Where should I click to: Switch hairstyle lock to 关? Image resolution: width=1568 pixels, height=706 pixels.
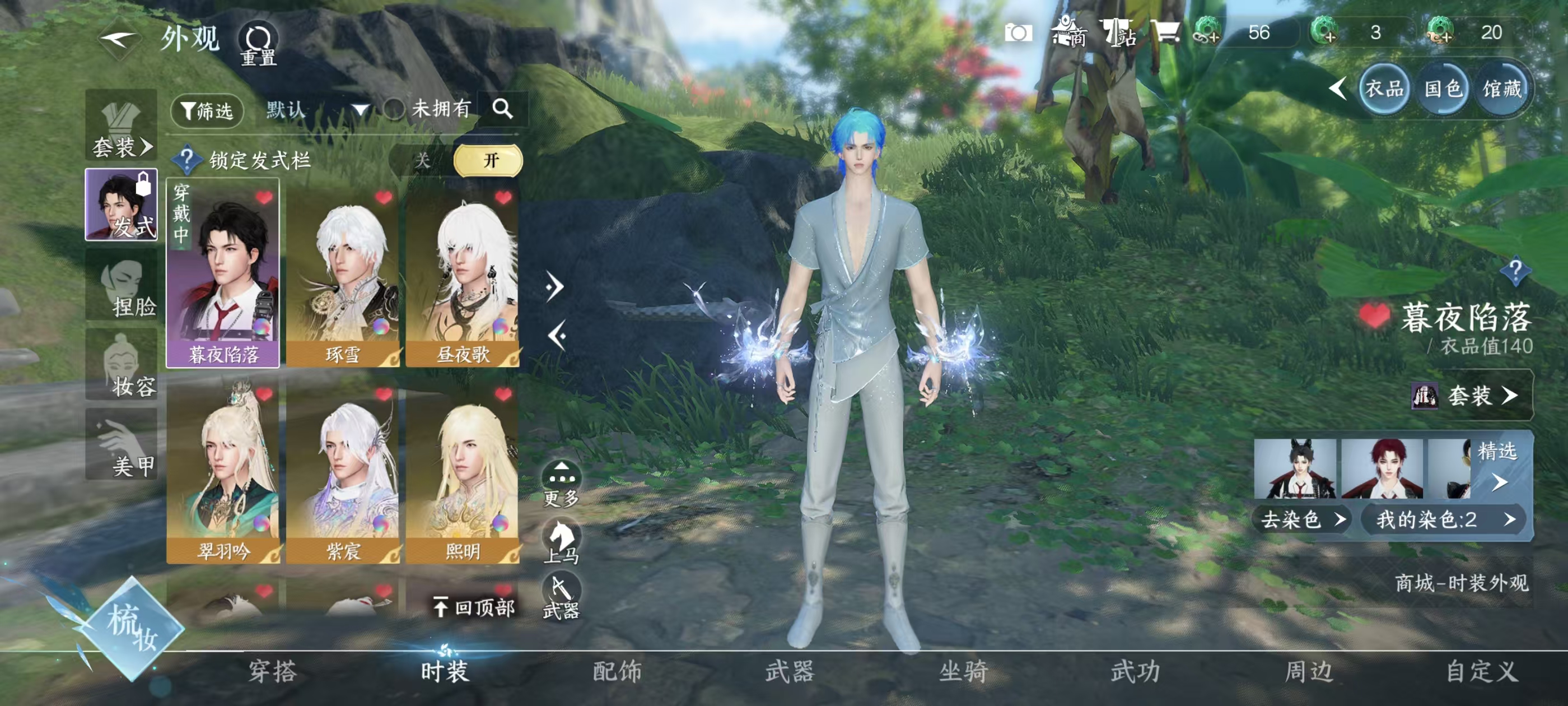(422, 161)
